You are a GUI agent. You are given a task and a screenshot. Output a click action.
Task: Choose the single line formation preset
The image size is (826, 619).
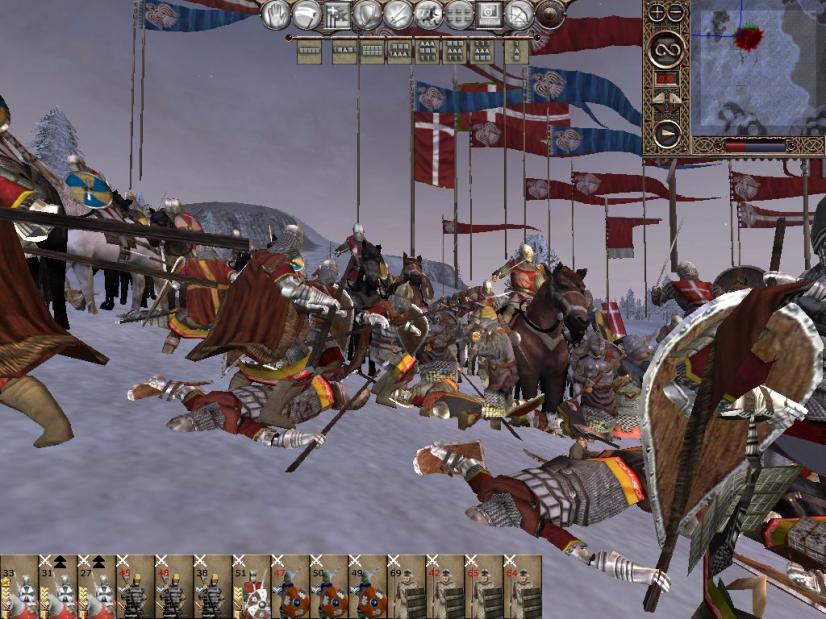coord(310,52)
